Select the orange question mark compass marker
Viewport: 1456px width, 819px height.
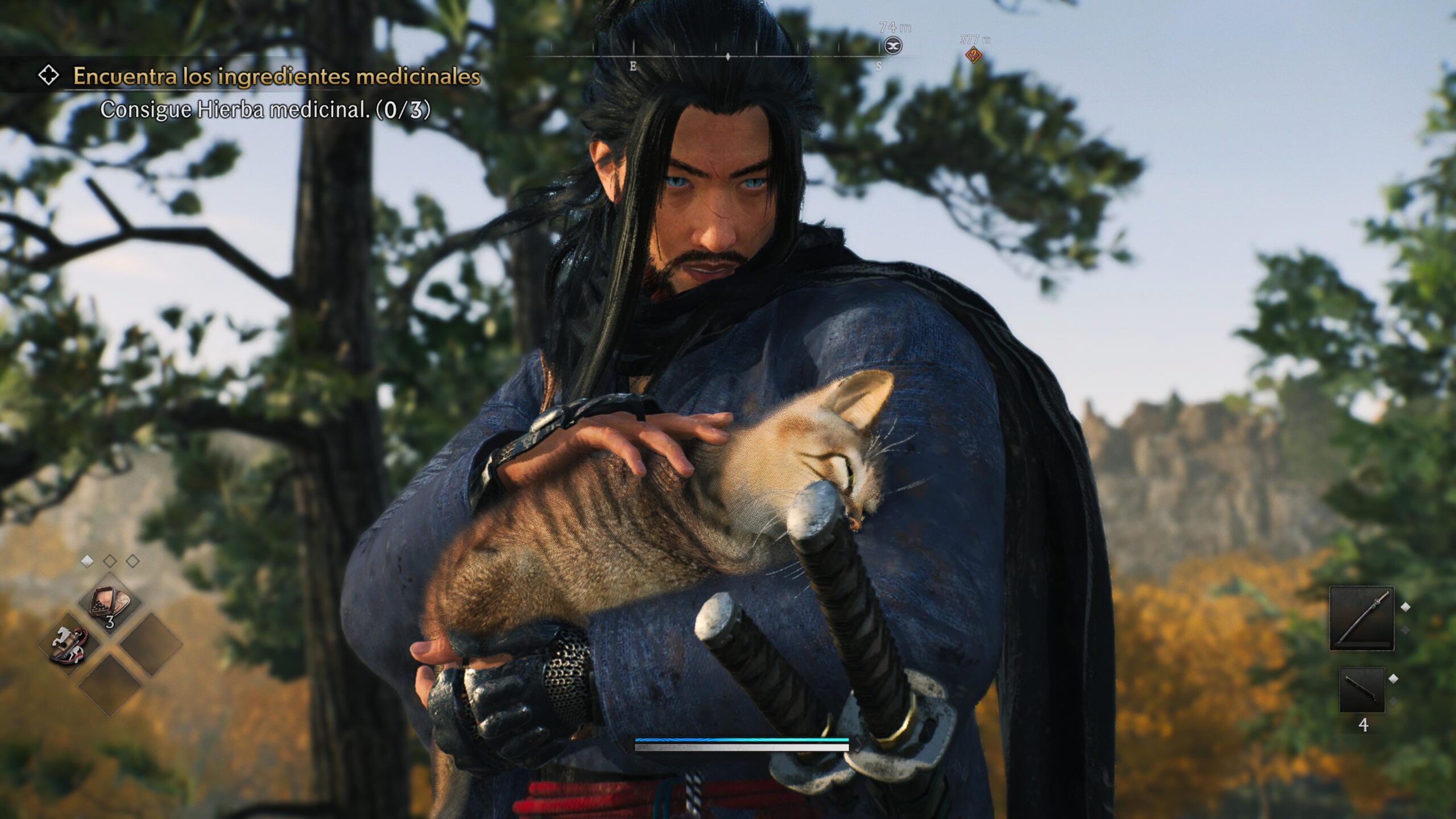tap(974, 56)
